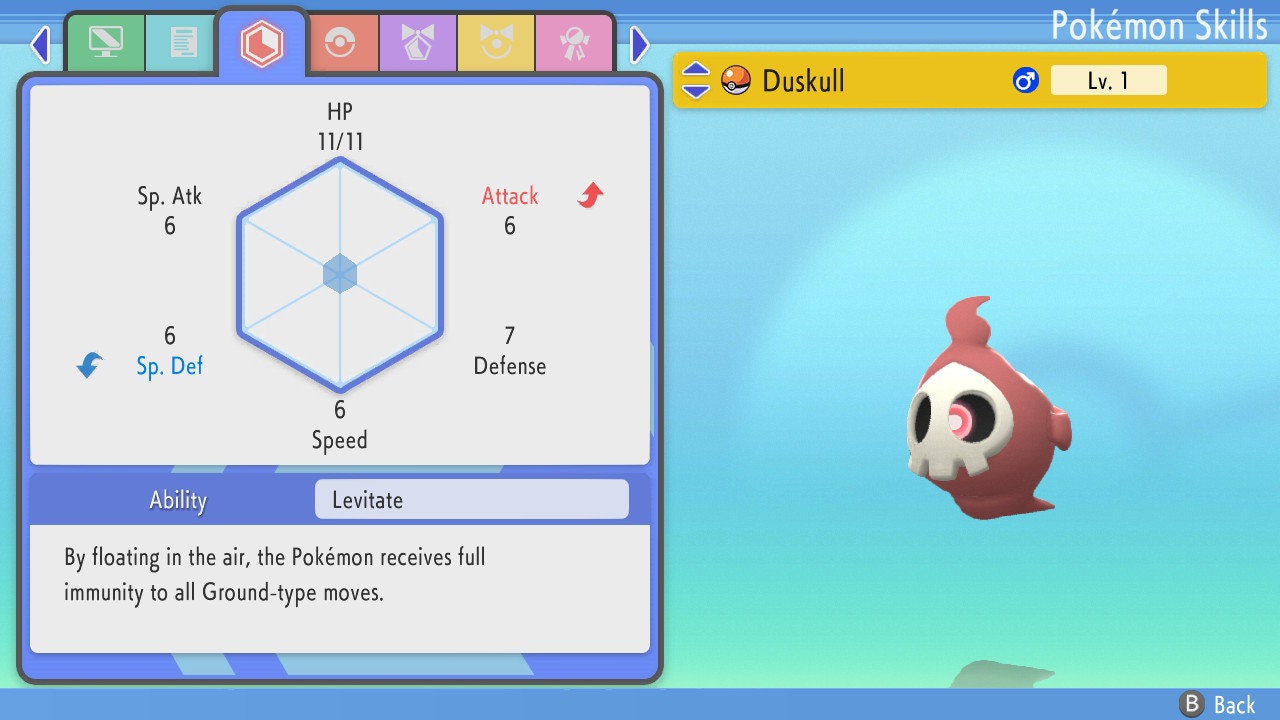1280x720 pixels.
Task: Select the Levitate ability field
Action: (x=471, y=500)
